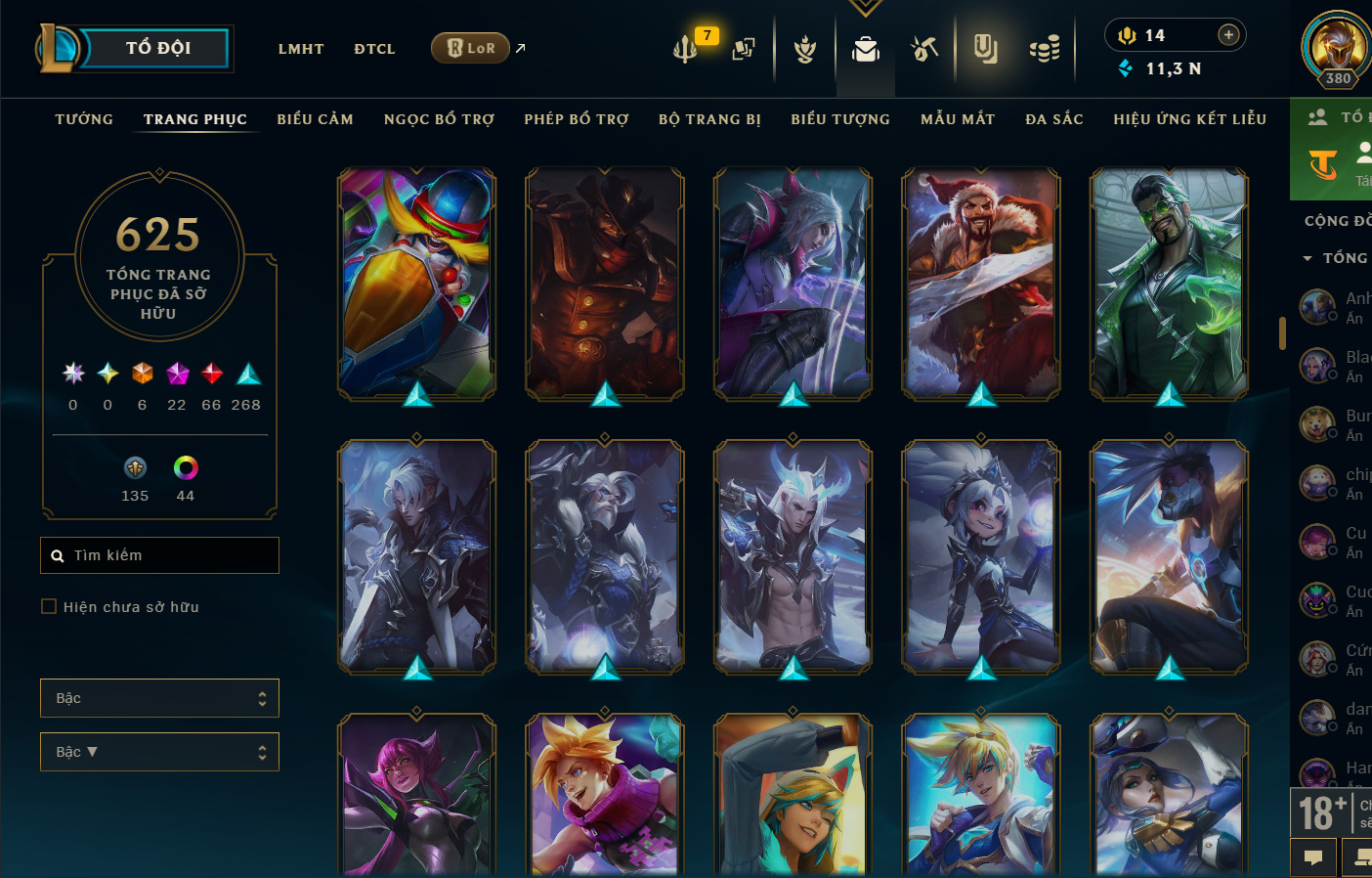
Task: Open the LMHT navigation entry
Action: tap(301, 49)
